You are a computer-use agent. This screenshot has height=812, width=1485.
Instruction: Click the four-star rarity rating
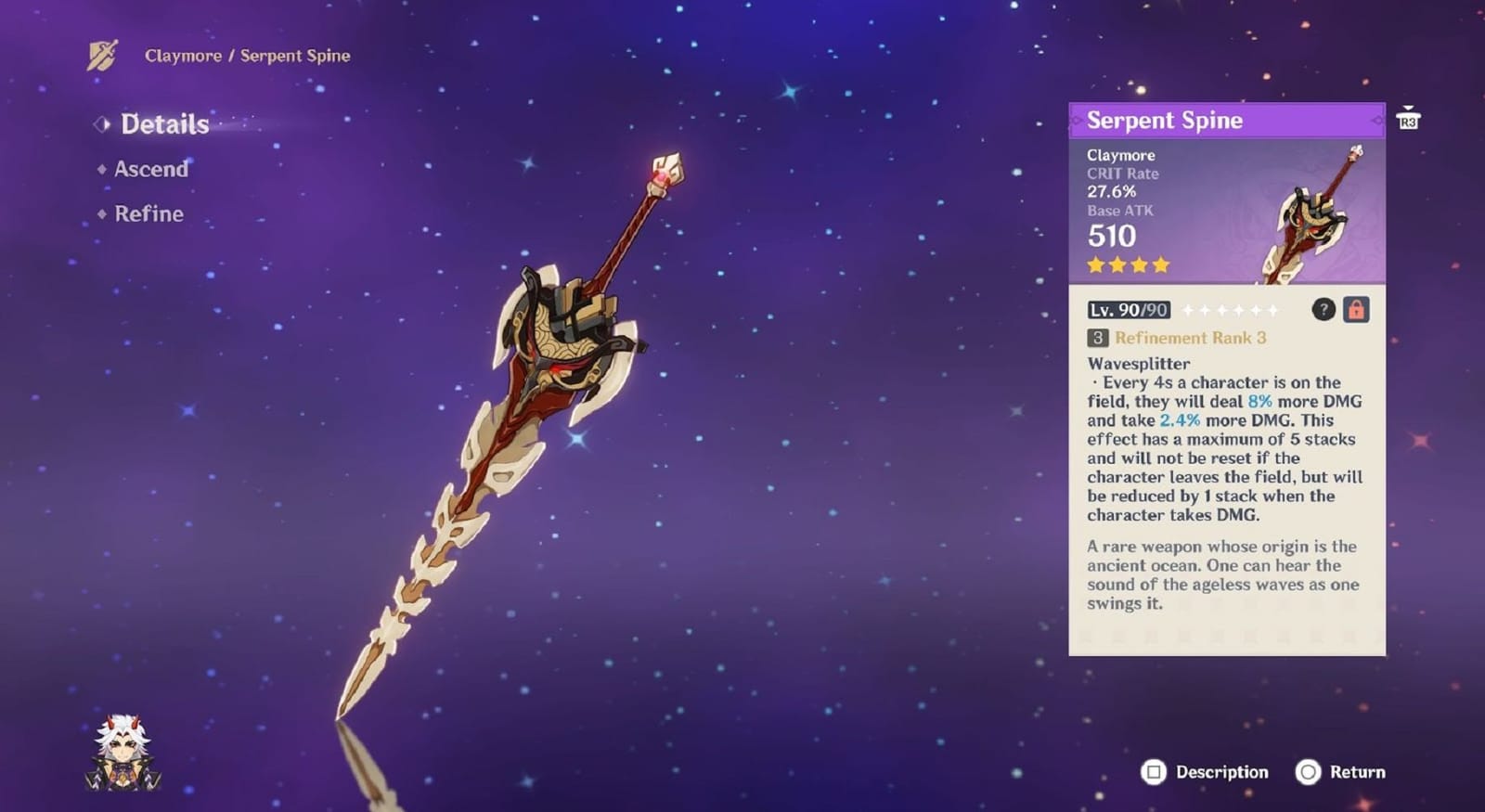pyautogui.click(x=1126, y=265)
